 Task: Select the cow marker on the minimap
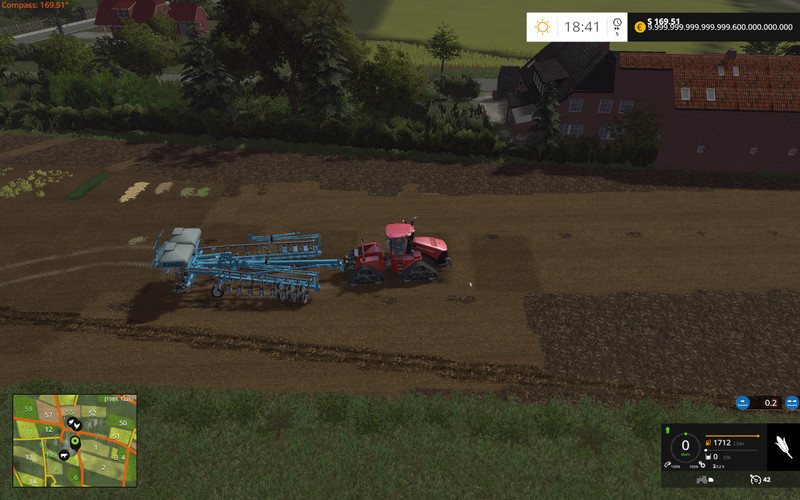(x=63, y=455)
